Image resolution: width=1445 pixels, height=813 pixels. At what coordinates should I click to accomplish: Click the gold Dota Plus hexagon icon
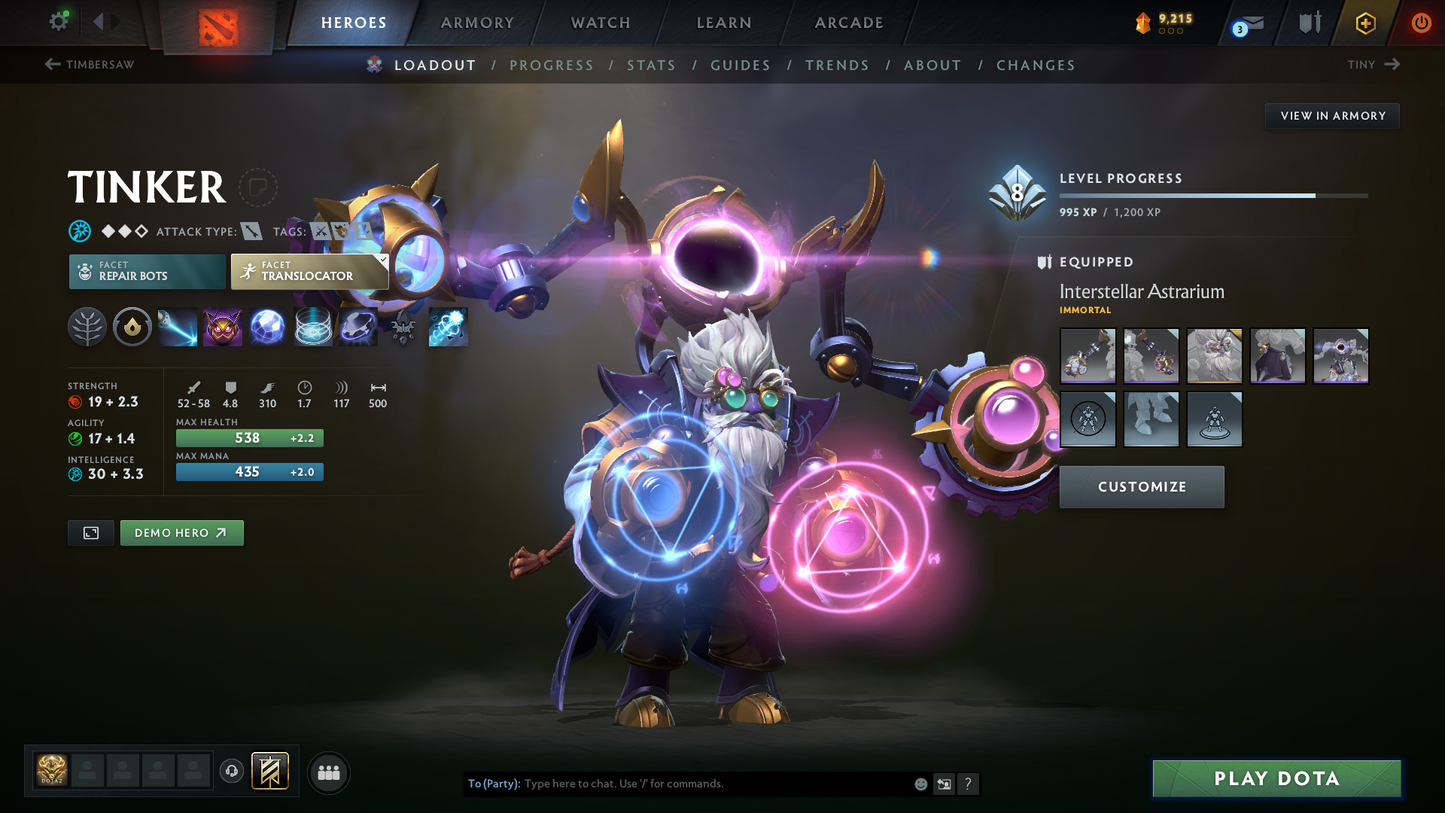(x=1366, y=22)
